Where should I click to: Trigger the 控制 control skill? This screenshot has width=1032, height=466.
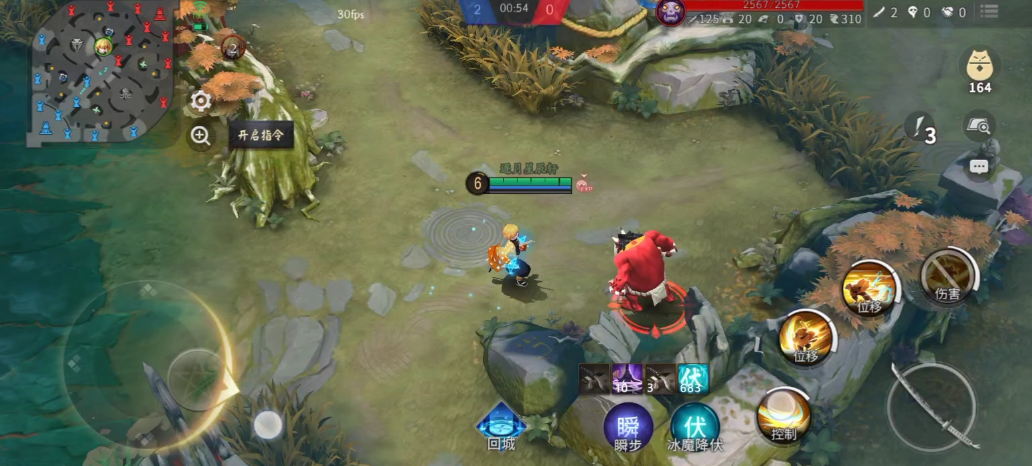783,414
